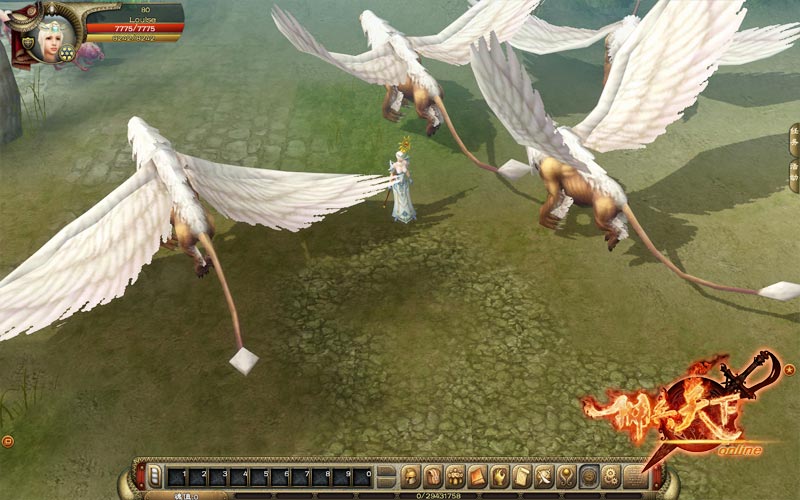Open the 任务 quest side tab

click(794, 144)
